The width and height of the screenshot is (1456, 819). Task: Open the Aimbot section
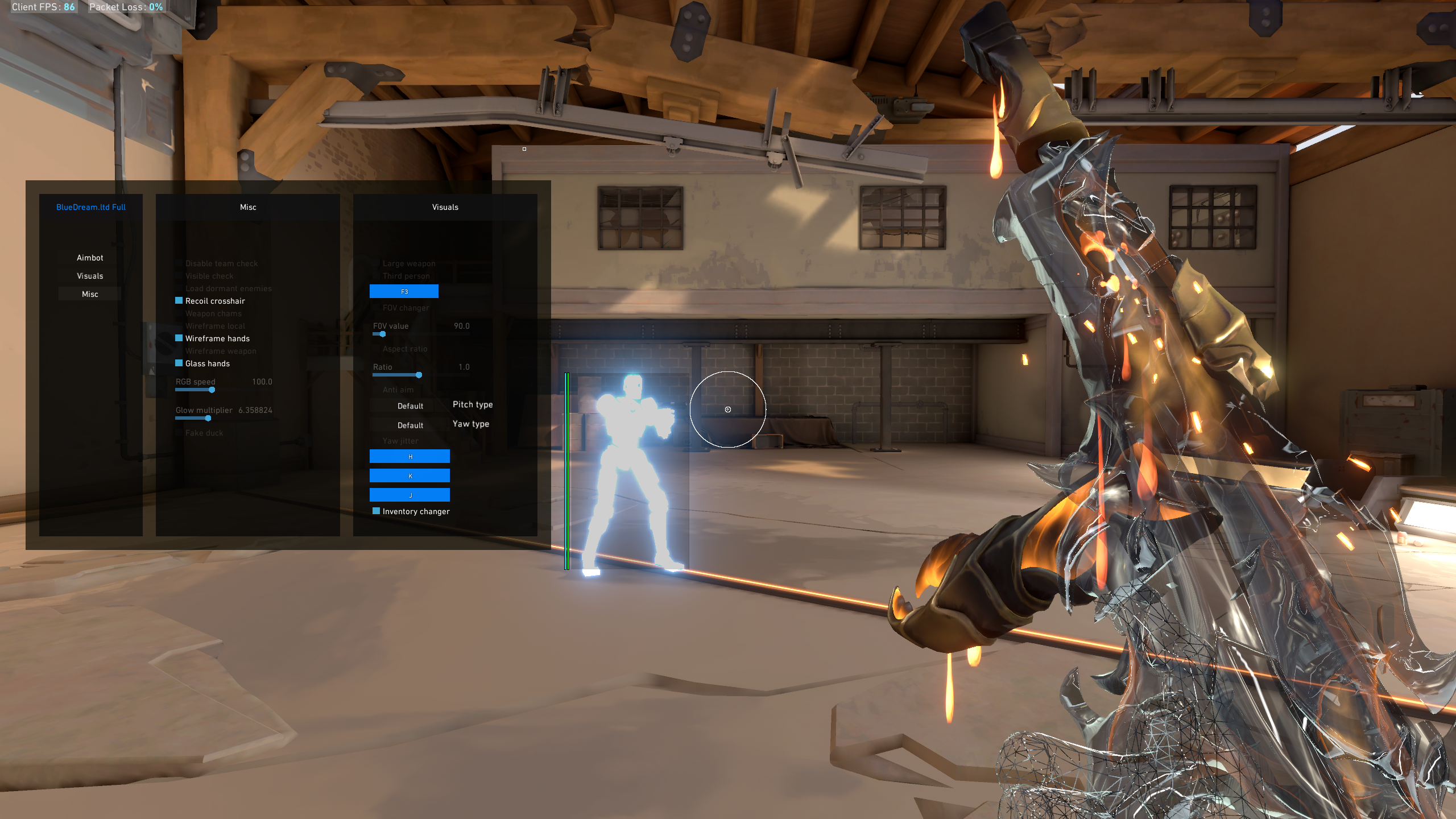90,258
